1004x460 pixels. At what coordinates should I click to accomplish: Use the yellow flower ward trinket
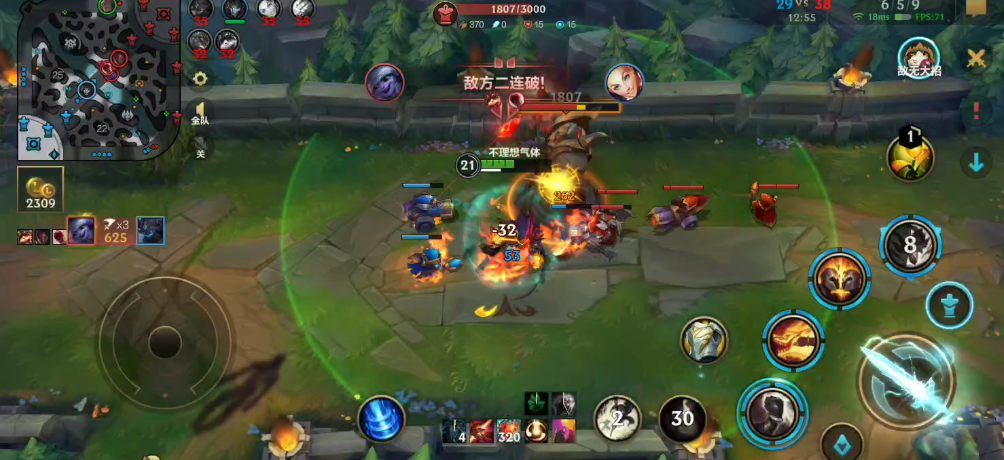910,156
